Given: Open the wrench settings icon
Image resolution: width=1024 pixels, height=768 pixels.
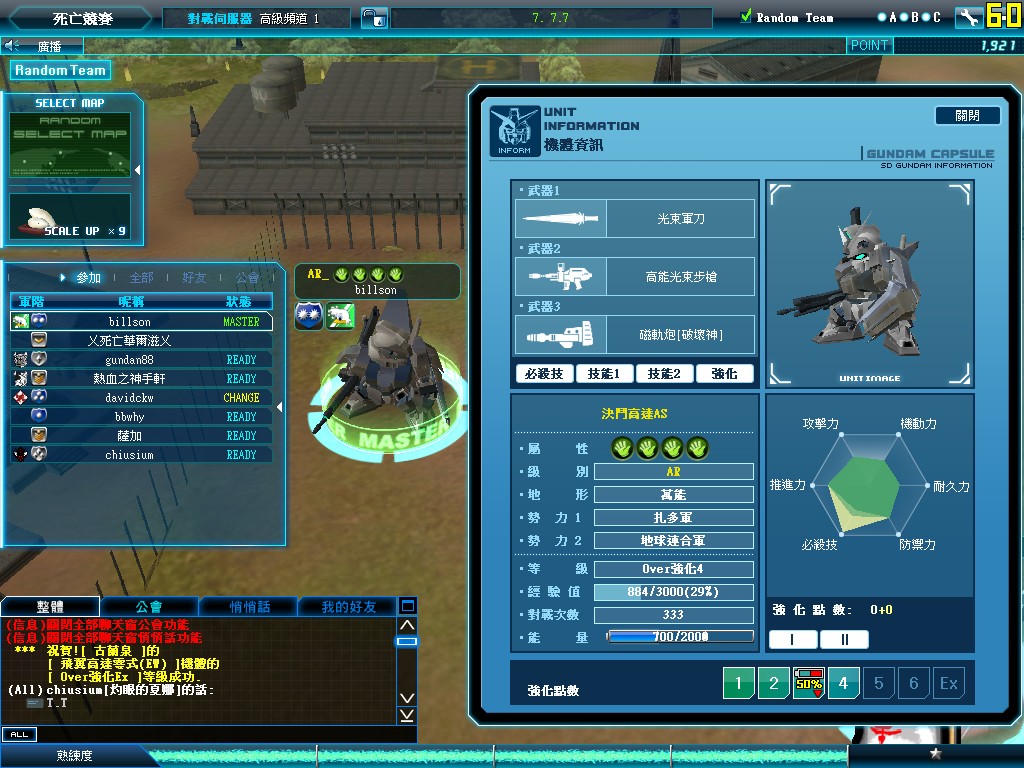Looking at the screenshot, I should point(968,17).
